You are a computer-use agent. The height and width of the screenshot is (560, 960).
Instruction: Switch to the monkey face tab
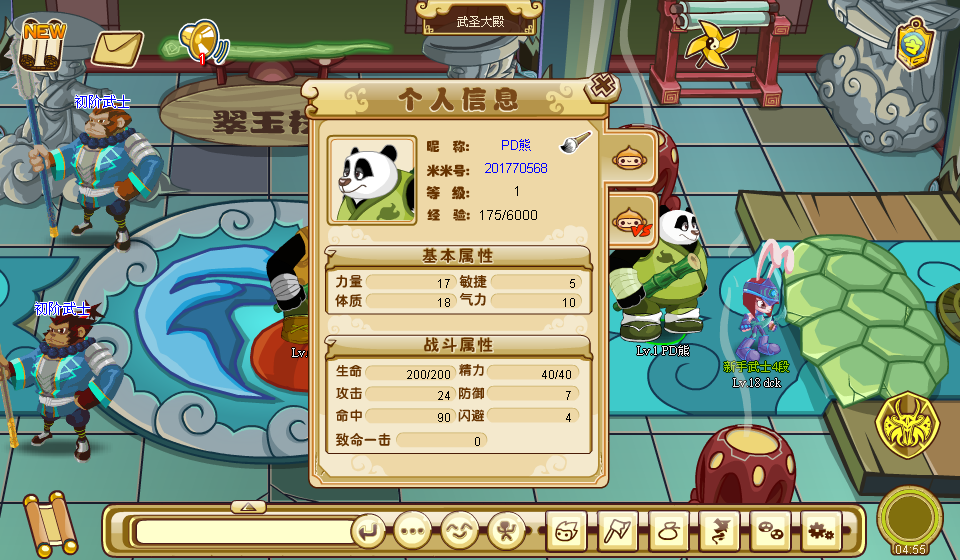pyautogui.click(x=629, y=158)
